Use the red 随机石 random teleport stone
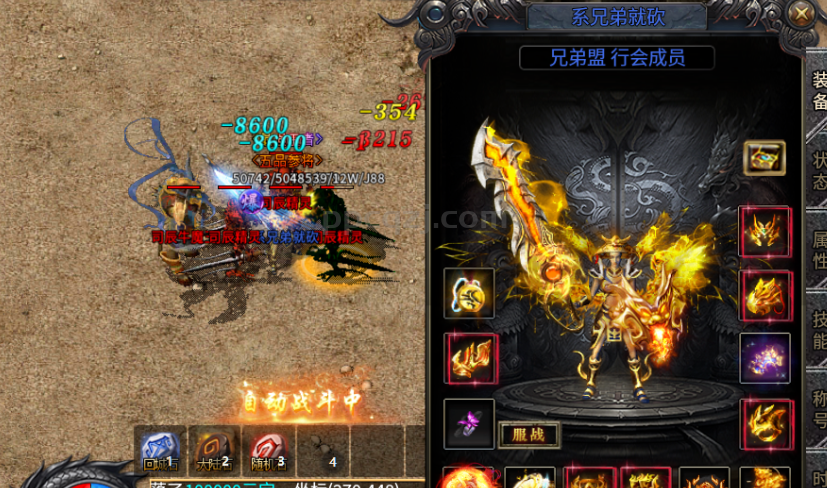Screen dimensions: 827x488 coord(268,448)
